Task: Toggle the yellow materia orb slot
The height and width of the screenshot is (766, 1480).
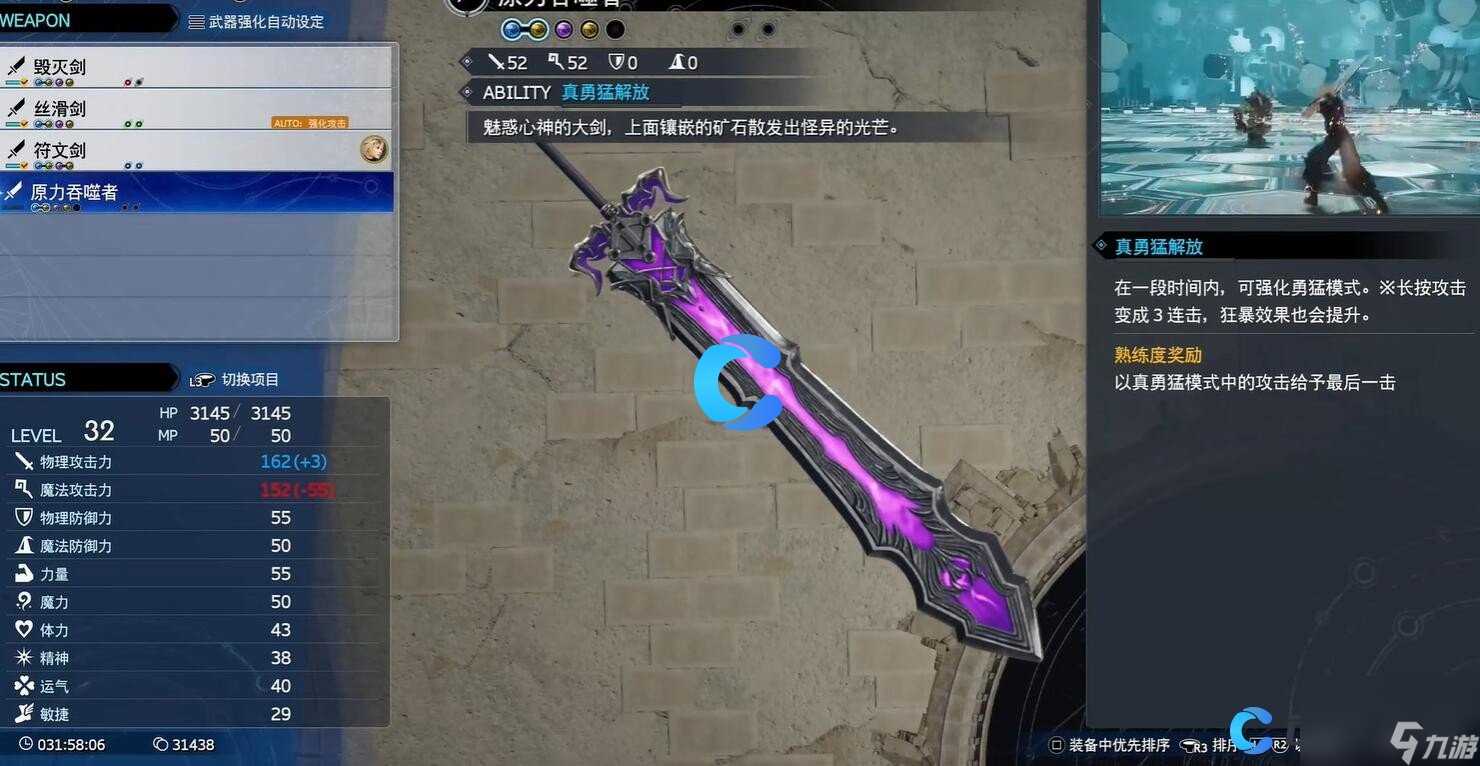Action: pos(589,29)
